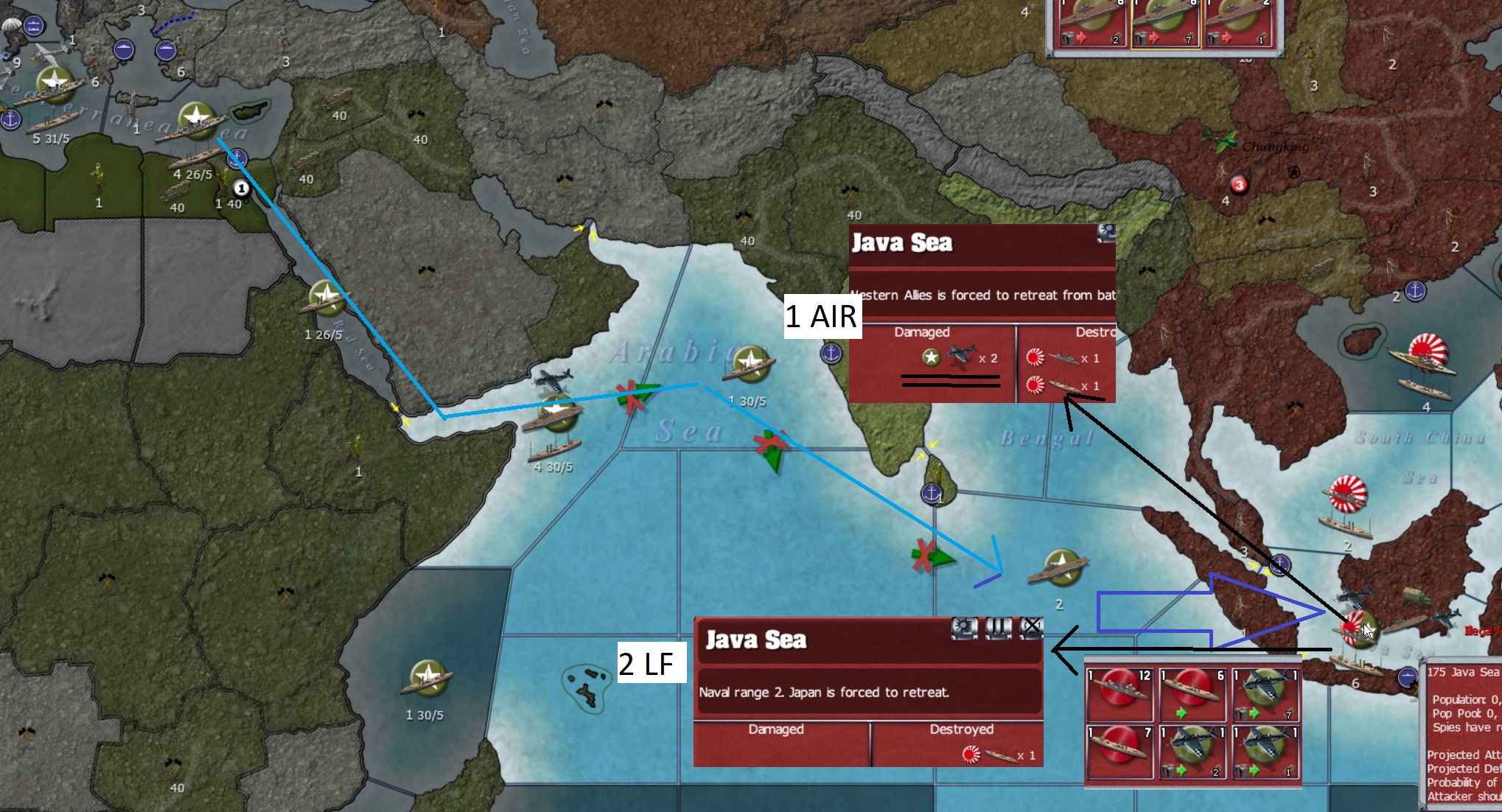Dismiss the Java Sea retreat popup via its X icon
This screenshot has width=1502, height=812.
pyautogui.click(x=1032, y=628)
